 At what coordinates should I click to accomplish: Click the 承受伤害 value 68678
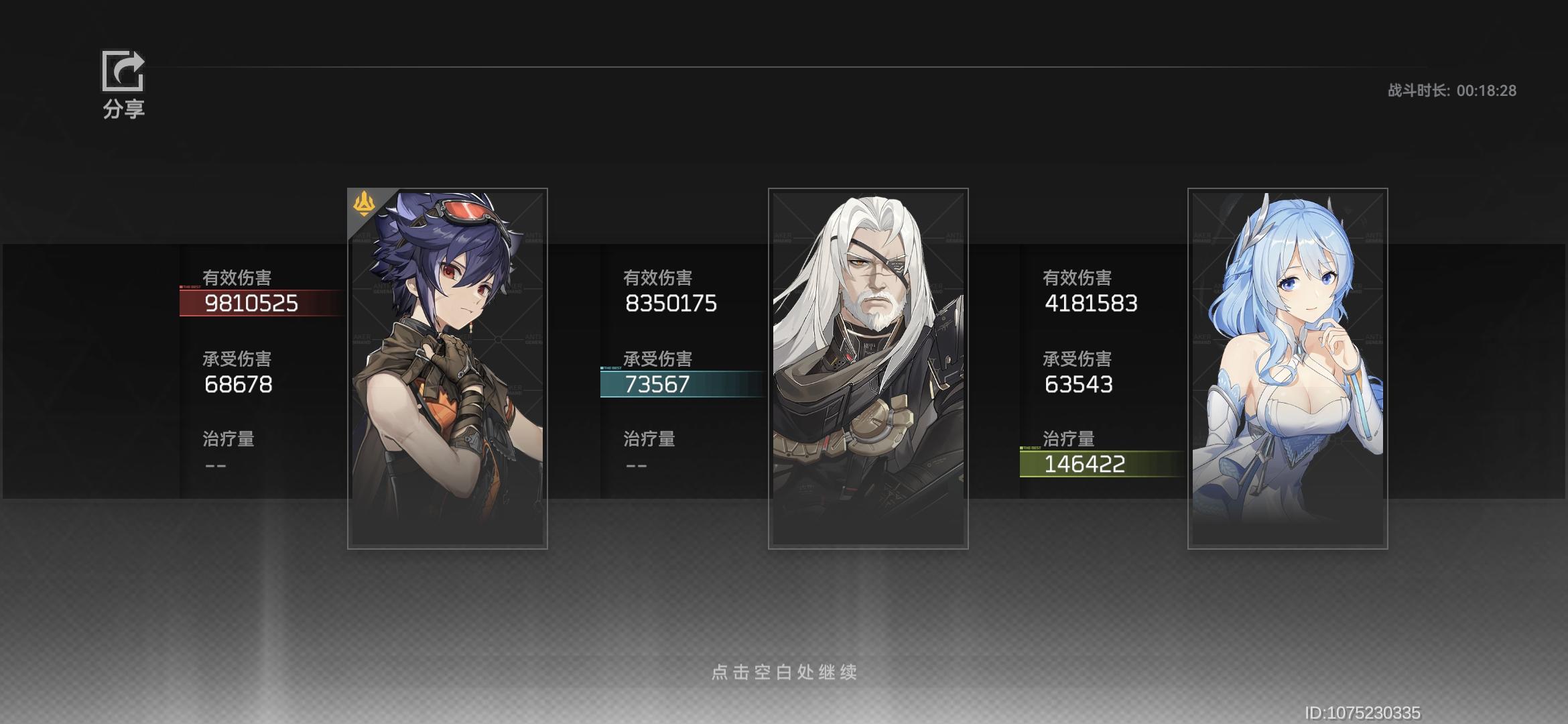pyautogui.click(x=239, y=384)
